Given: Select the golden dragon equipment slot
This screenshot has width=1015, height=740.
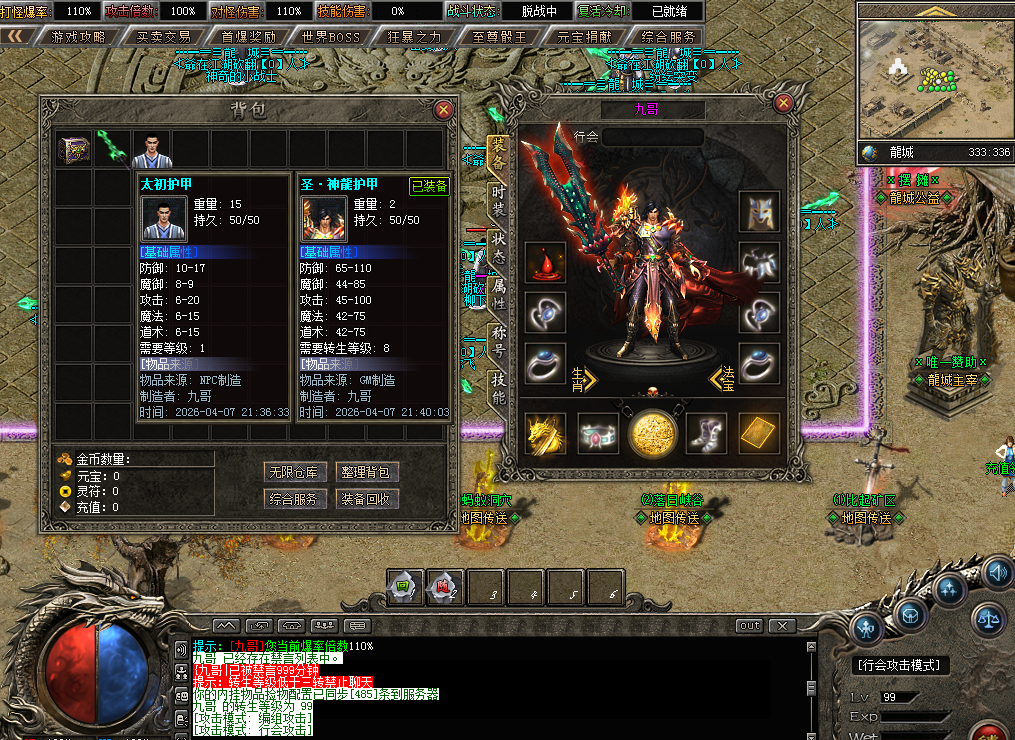Looking at the screenshot, I should click(545, 433).
